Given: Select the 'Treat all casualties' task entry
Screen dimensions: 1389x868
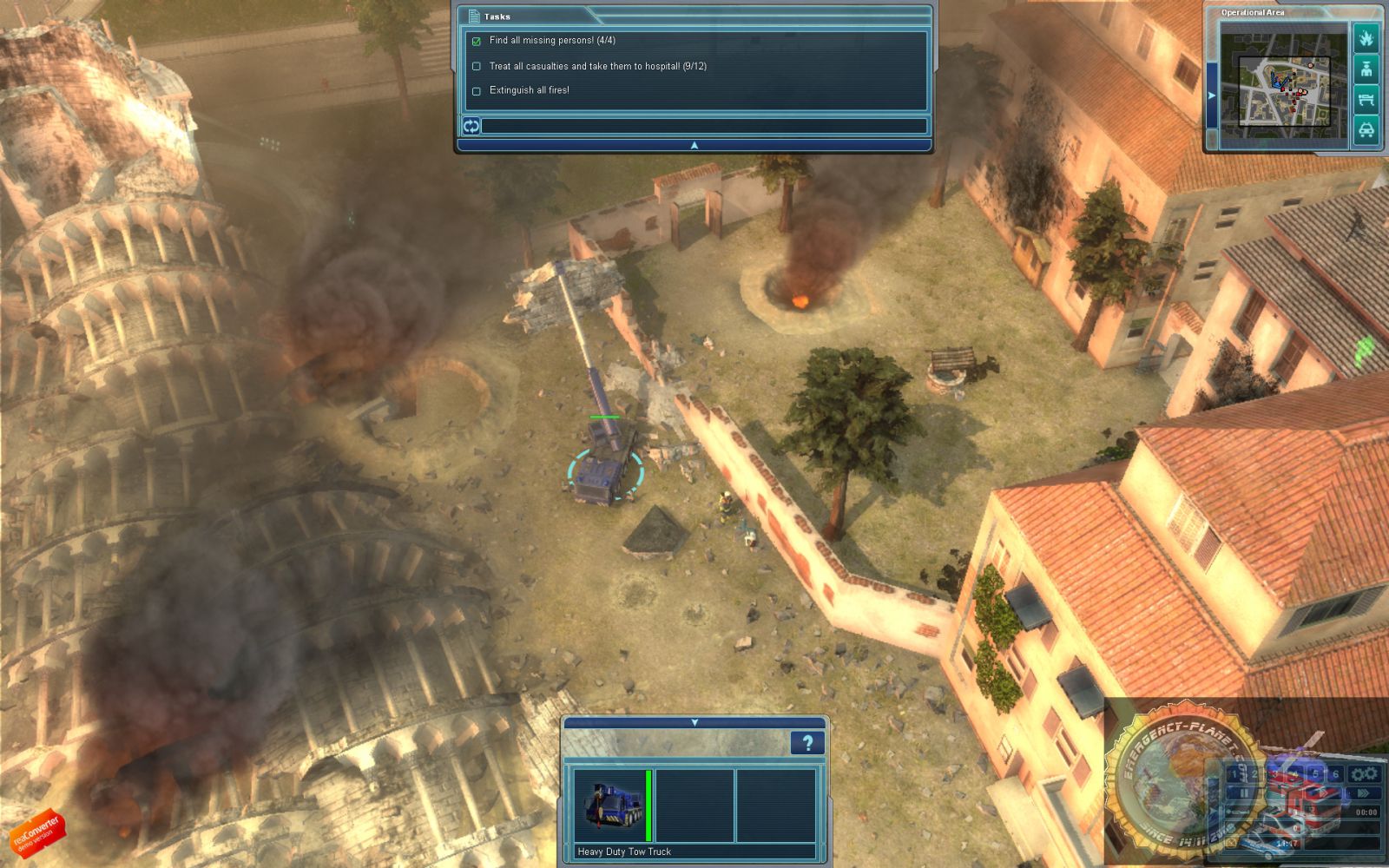Looking at the screenshot, I should (597, 66).
